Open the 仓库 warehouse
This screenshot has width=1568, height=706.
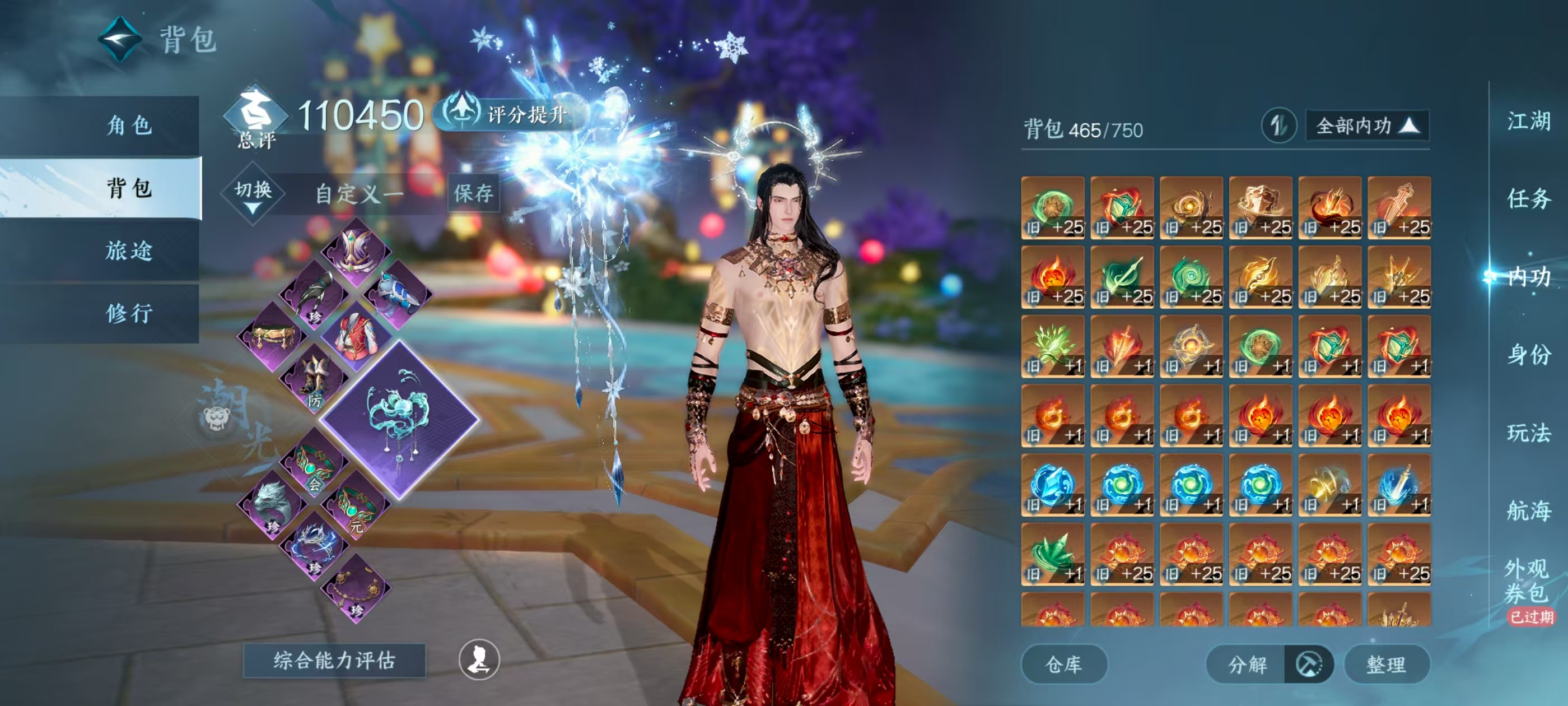pyautogui.click(x=1063, y=664)
